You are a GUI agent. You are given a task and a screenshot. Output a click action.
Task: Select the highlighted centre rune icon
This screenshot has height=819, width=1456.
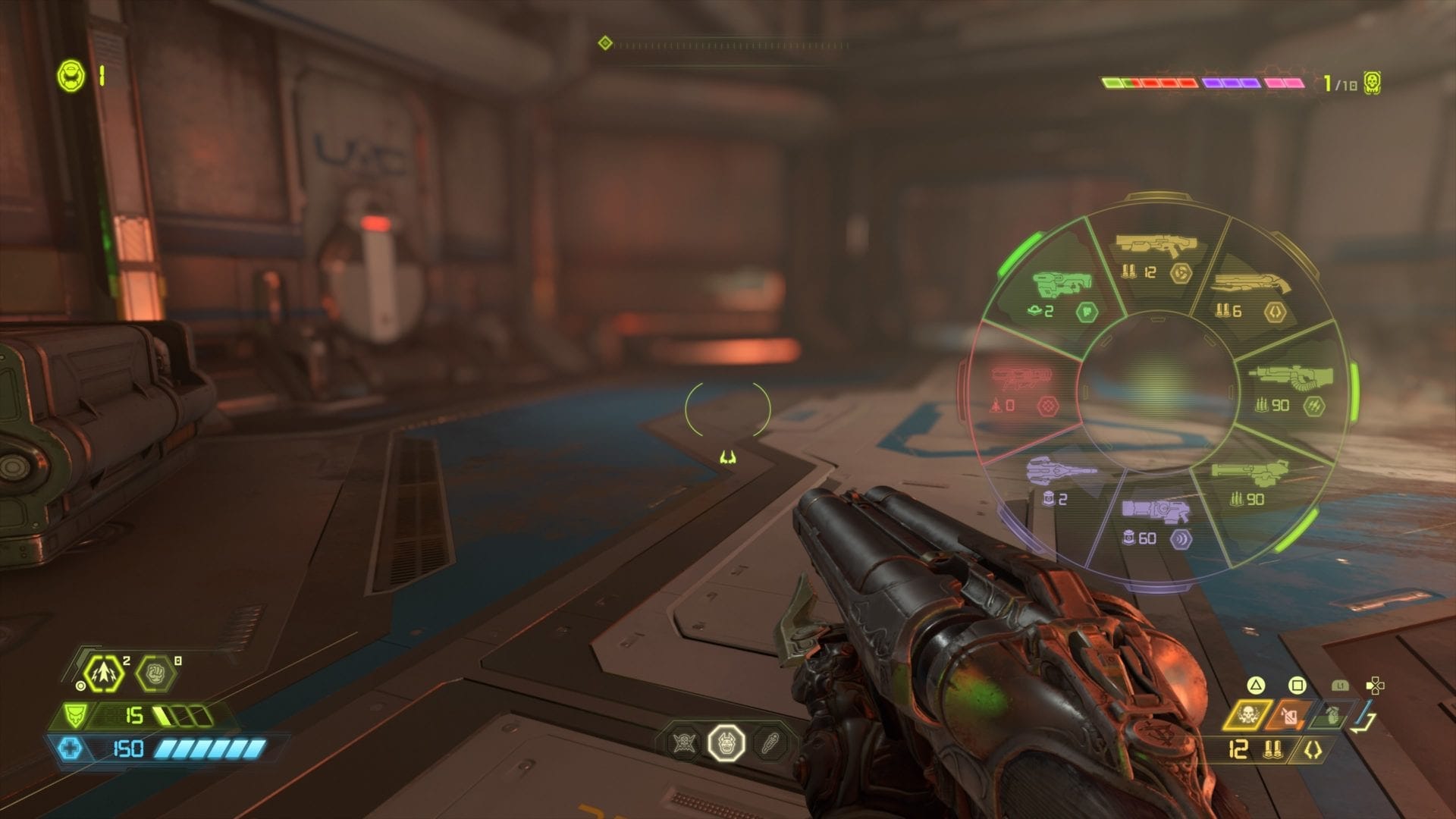point(726,743)
